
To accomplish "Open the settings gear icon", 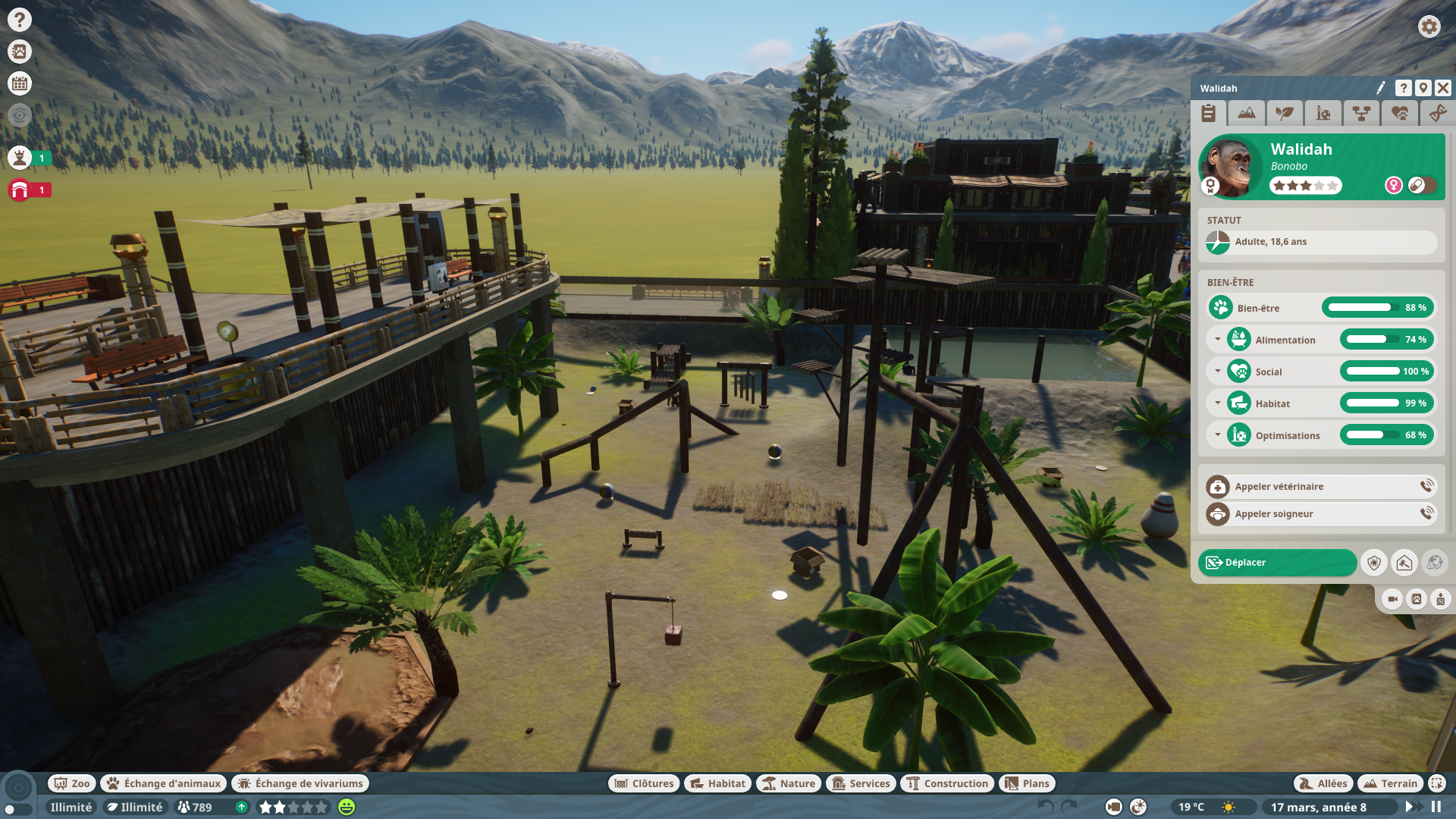I will click(x=1429, y=27).
